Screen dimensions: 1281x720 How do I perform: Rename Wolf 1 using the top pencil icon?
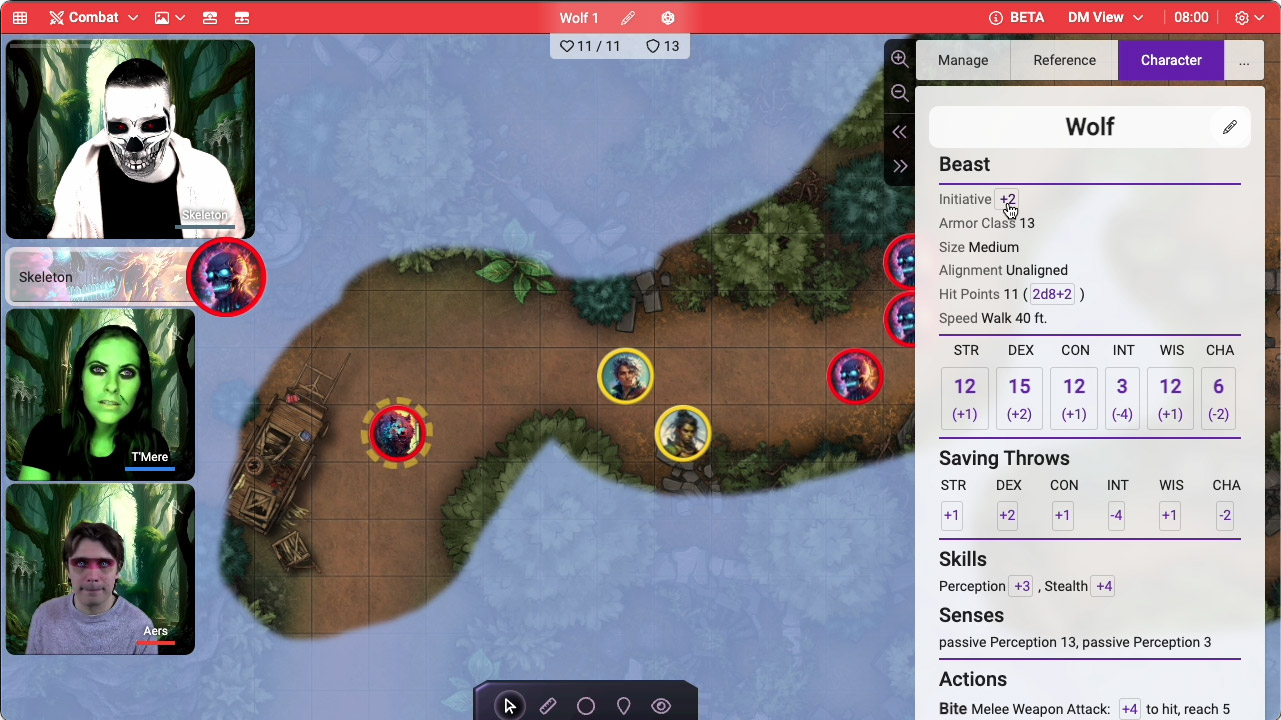(628, 18)
